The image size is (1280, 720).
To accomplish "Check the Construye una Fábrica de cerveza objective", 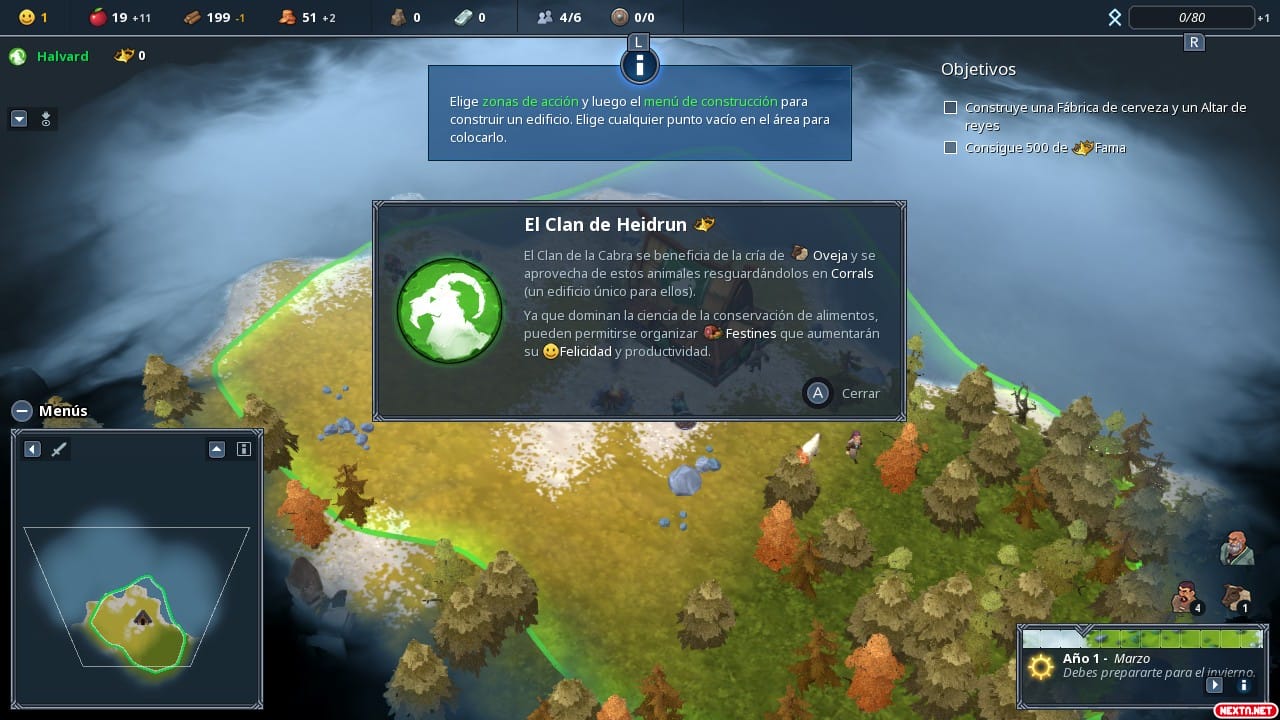I will point(950,107).
